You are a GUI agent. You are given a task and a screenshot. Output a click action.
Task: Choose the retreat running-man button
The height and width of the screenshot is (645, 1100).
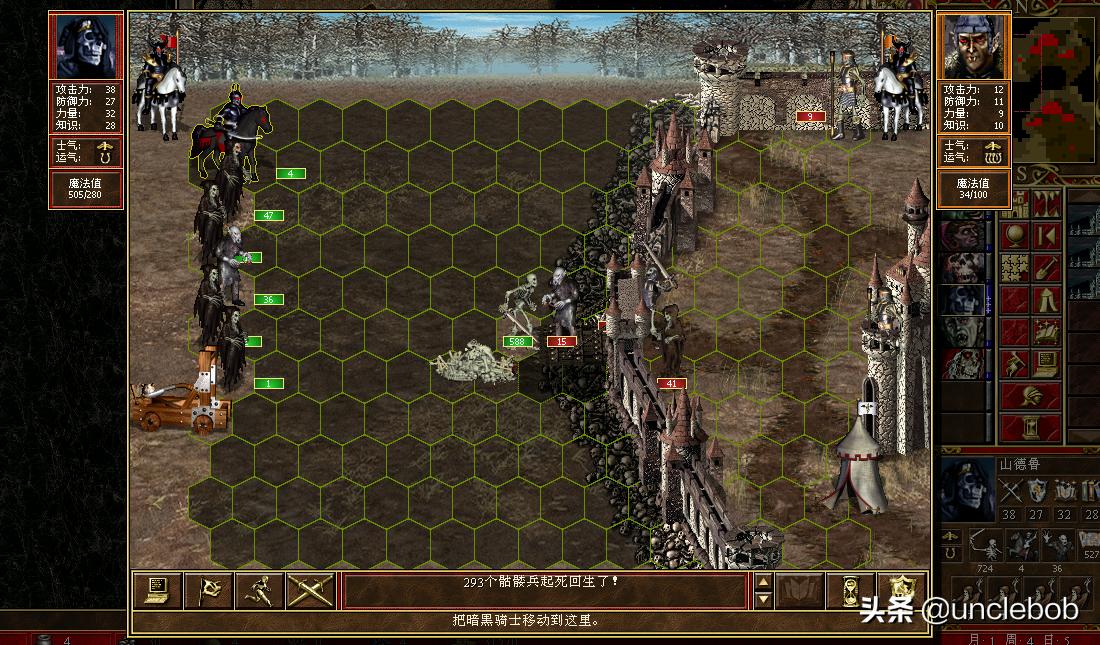260,590
